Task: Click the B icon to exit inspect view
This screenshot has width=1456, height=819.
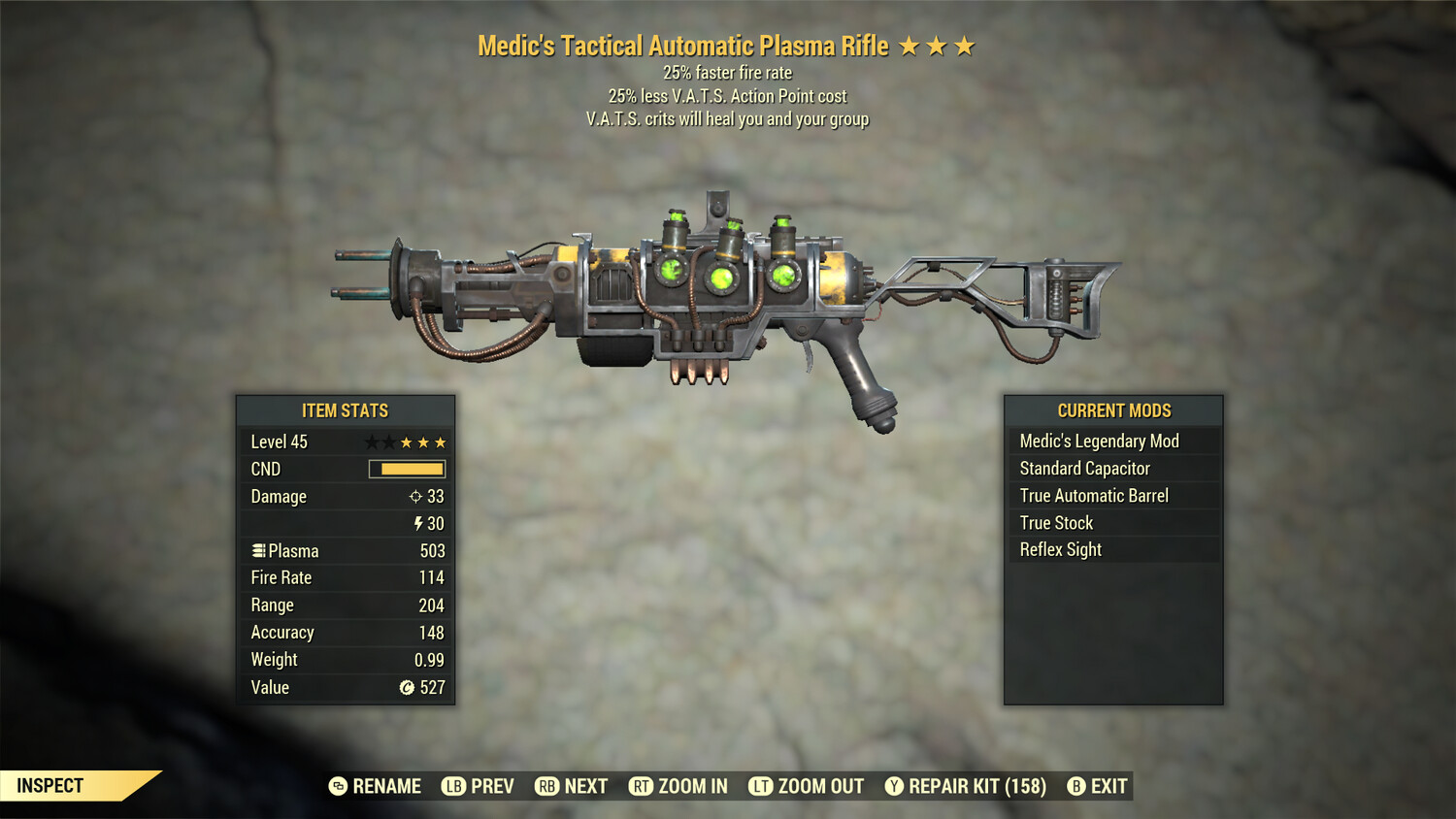Action: point(1075,786)
